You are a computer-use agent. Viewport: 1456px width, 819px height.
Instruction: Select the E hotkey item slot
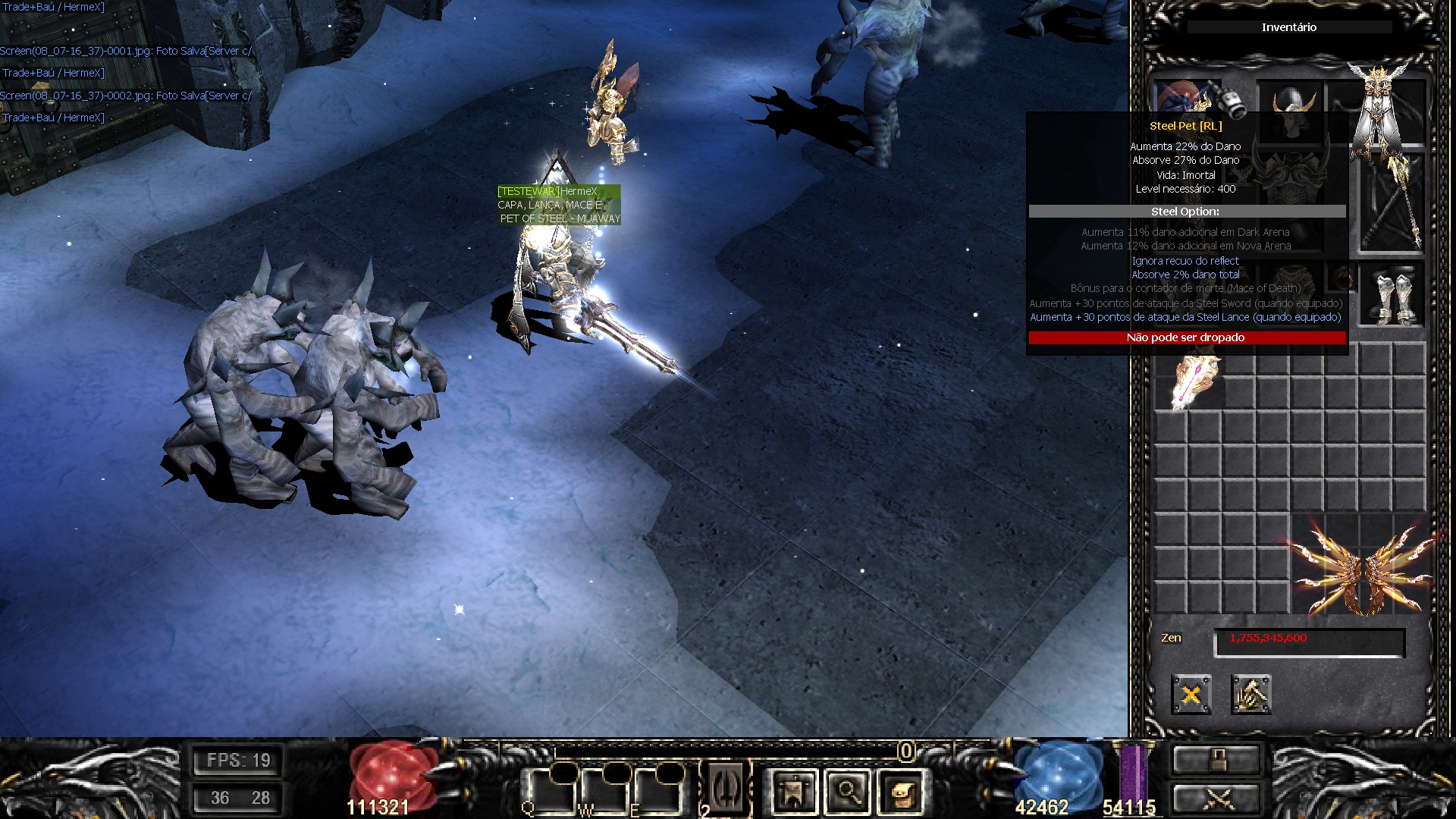(657, 792)
